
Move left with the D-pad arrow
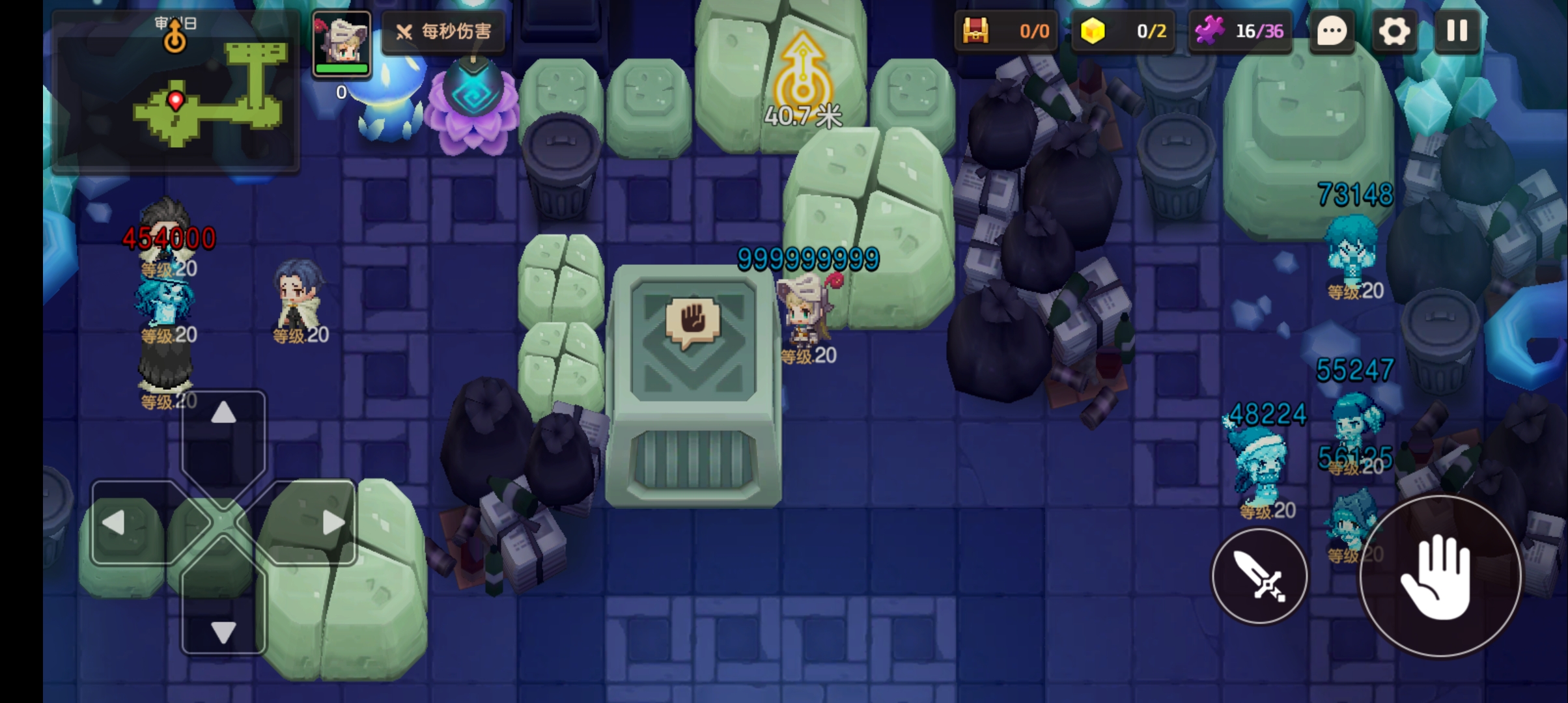click(115, 523)
